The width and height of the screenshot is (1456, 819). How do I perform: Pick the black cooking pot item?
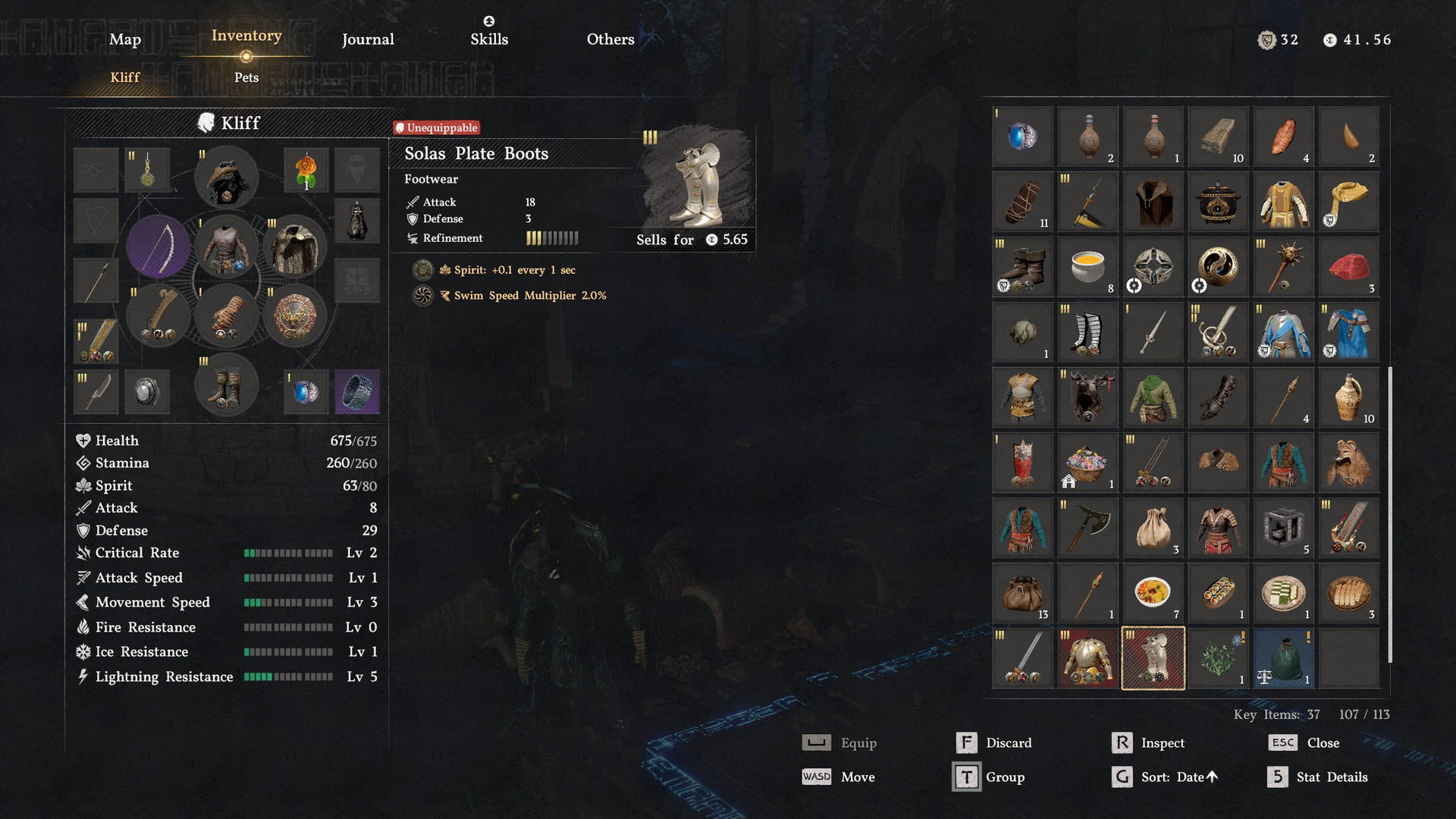tap(1217, 202)
